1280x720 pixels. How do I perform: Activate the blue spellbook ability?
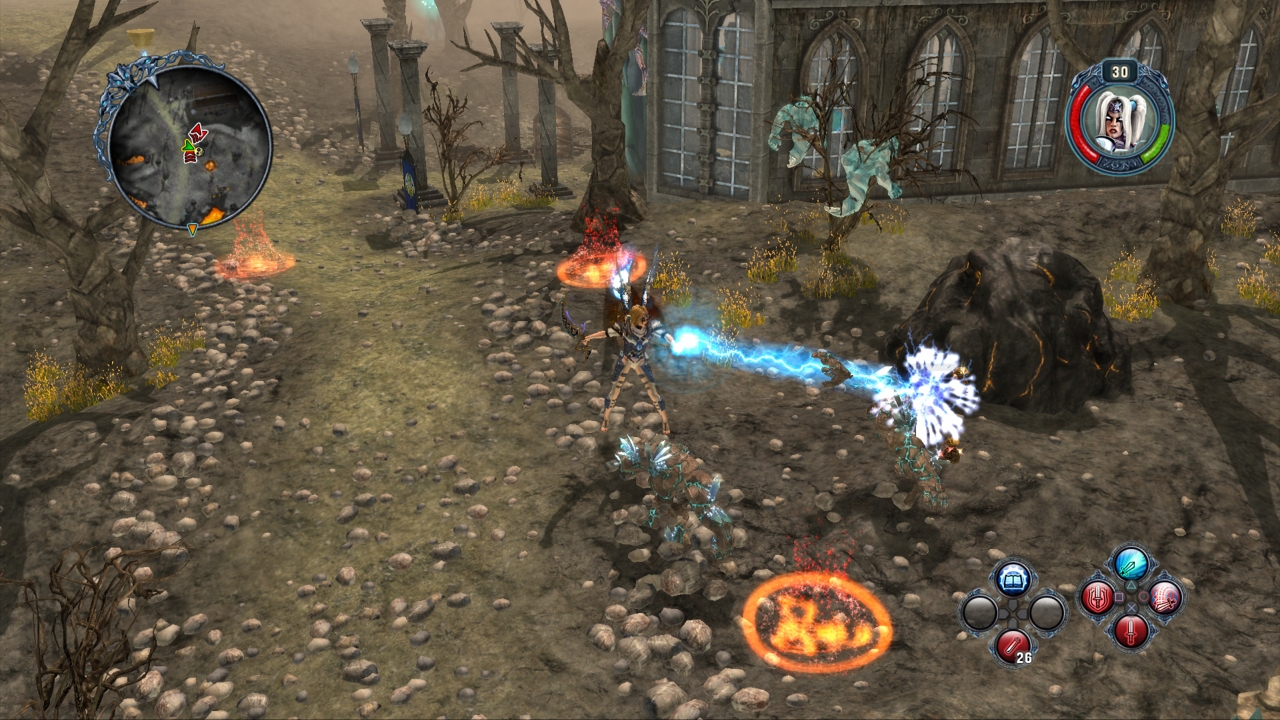point(1013,579)
